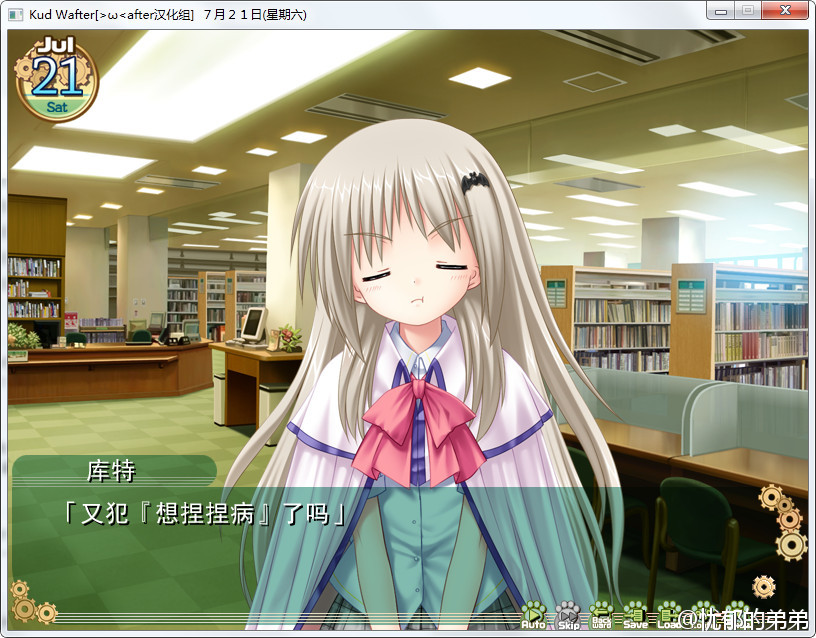The width and height of the screenshot is (816, 638).
Task: Close the game window
Action: pos(784,11)
